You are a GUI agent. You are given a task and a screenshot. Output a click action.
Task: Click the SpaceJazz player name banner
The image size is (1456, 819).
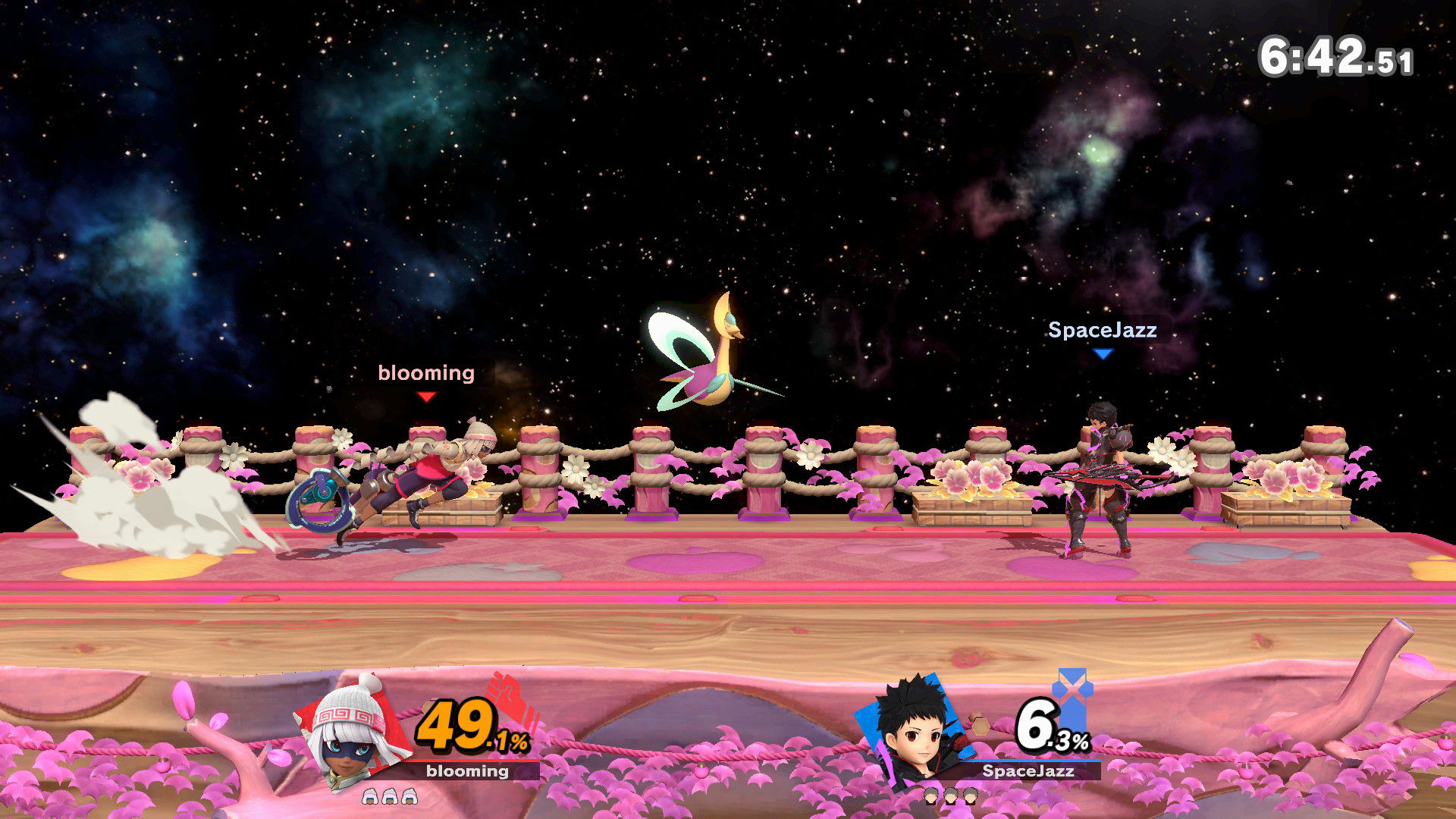tap(1027, 772)
